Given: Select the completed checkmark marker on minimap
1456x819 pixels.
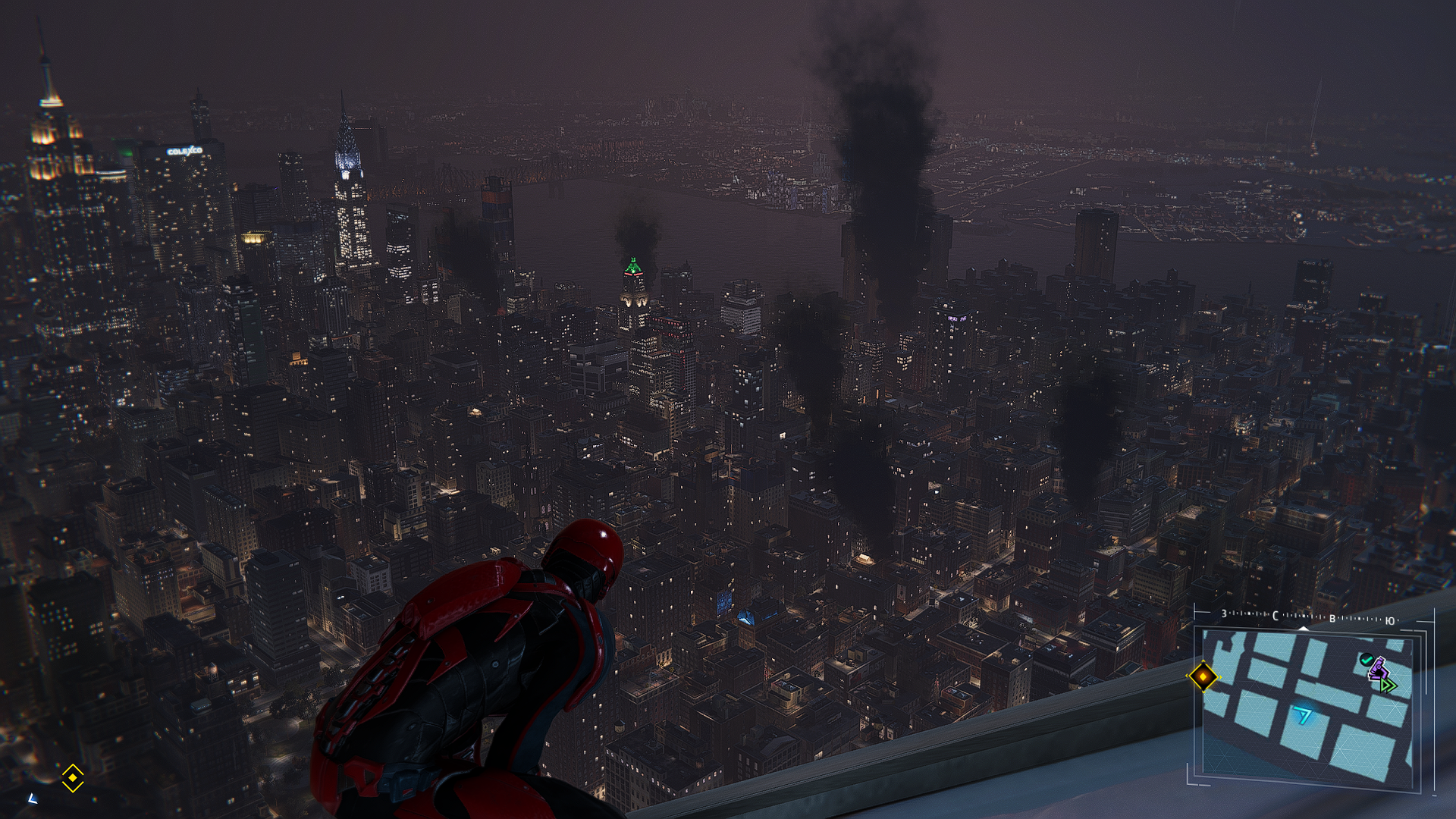Looking at the screenshot, I should coord(1367,660).
